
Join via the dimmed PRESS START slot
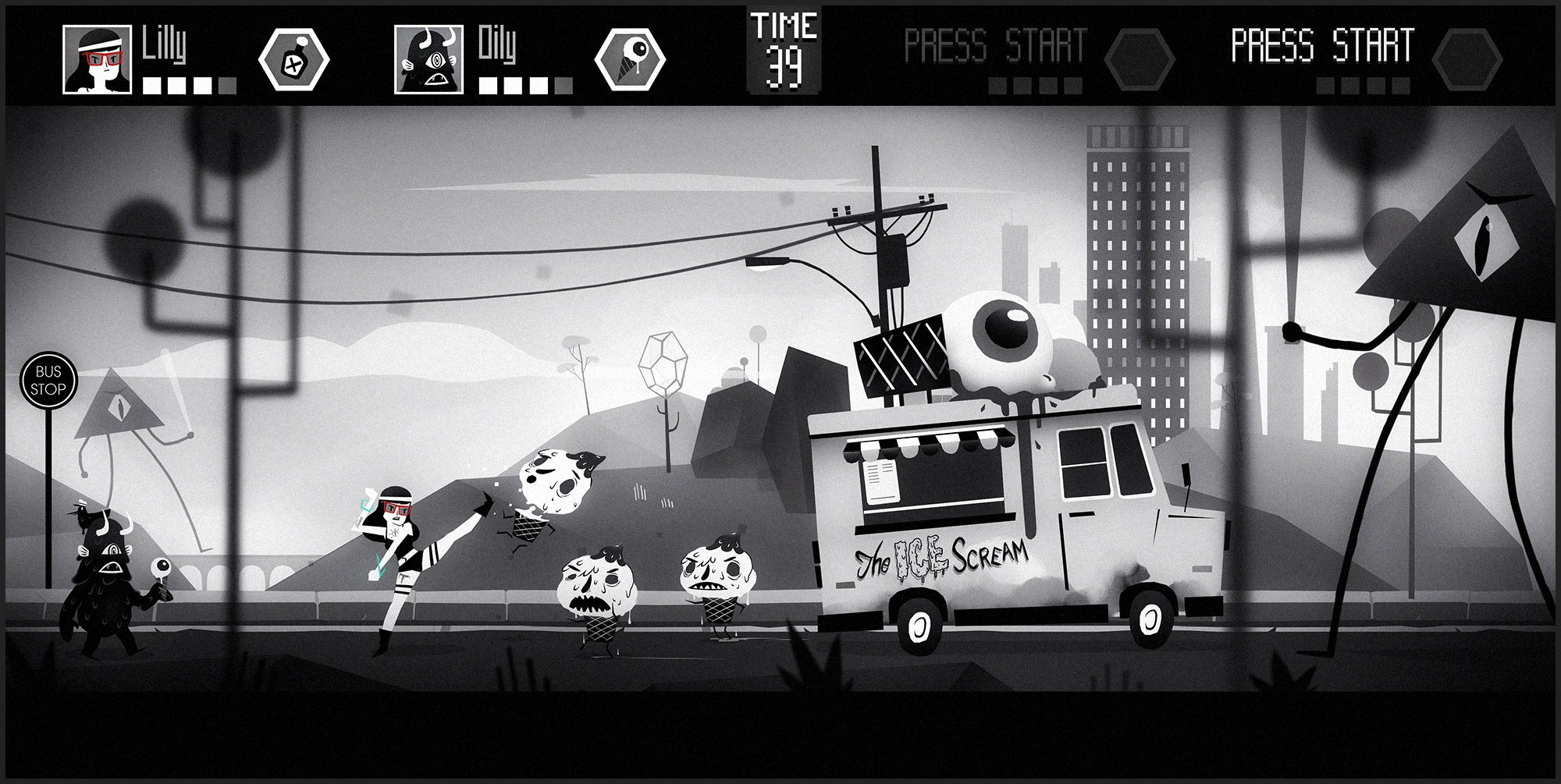995,46
